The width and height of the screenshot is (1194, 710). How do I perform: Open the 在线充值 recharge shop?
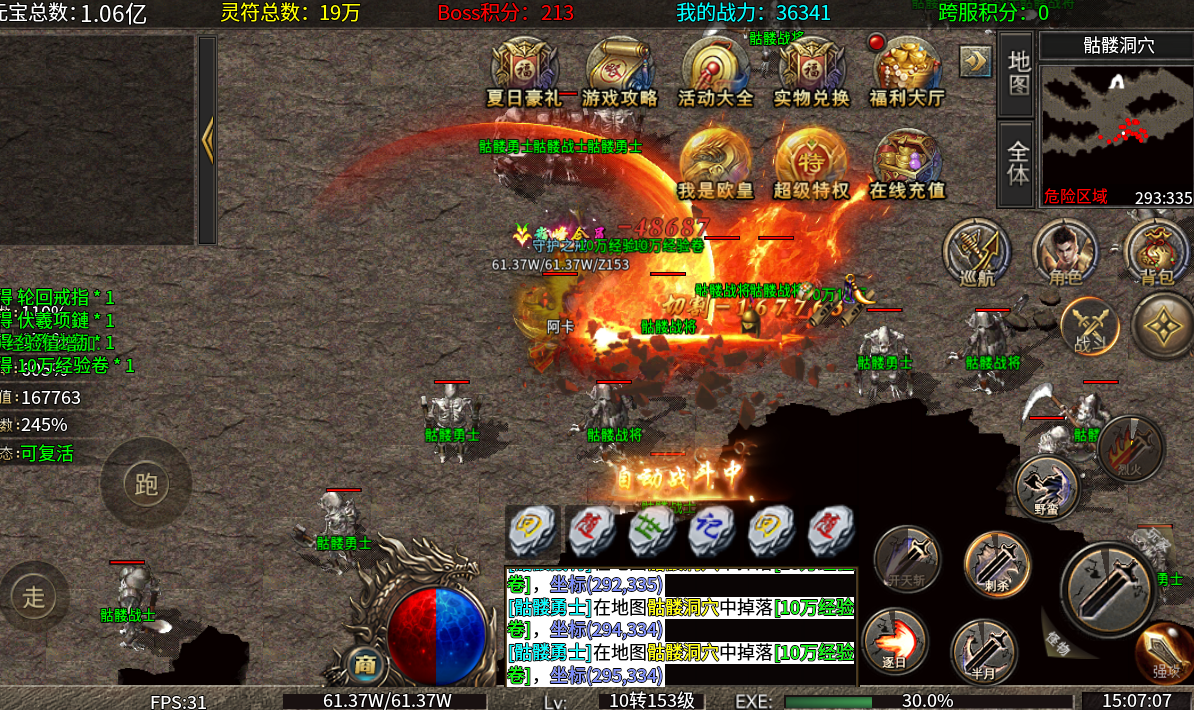click(x=907, y=162)
